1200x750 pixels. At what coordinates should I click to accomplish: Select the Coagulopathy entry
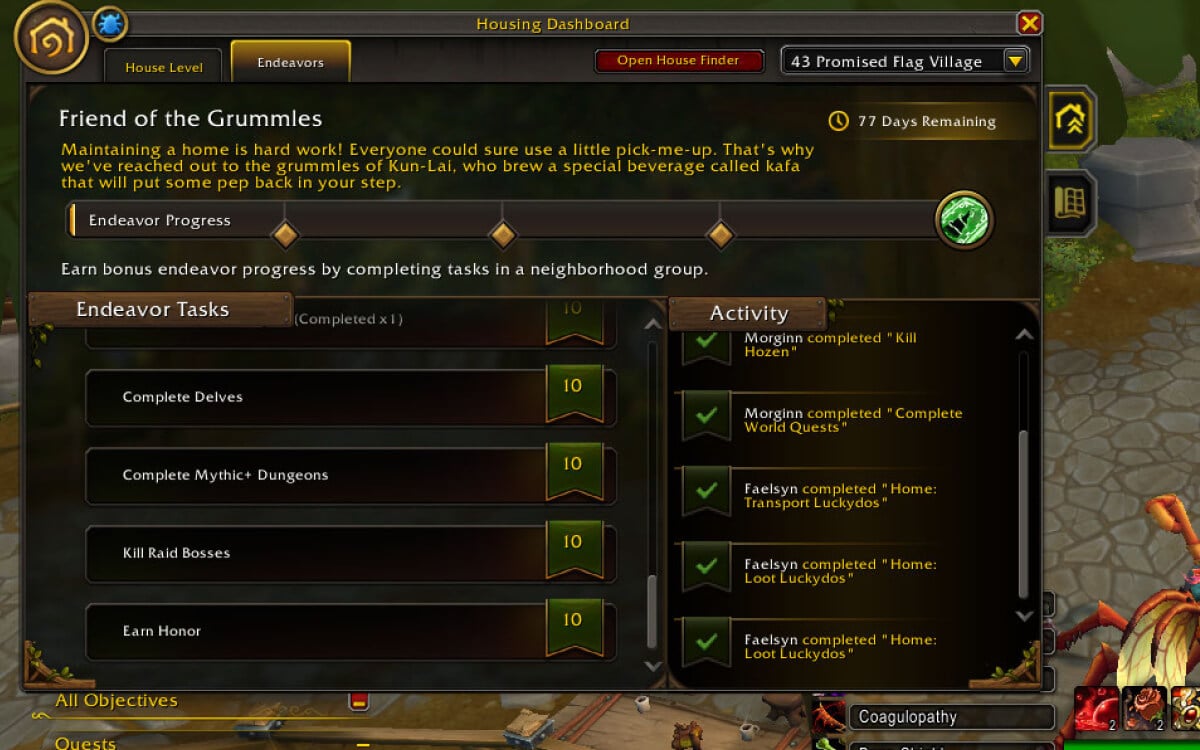pyautogui.click(x=950, y=717)
